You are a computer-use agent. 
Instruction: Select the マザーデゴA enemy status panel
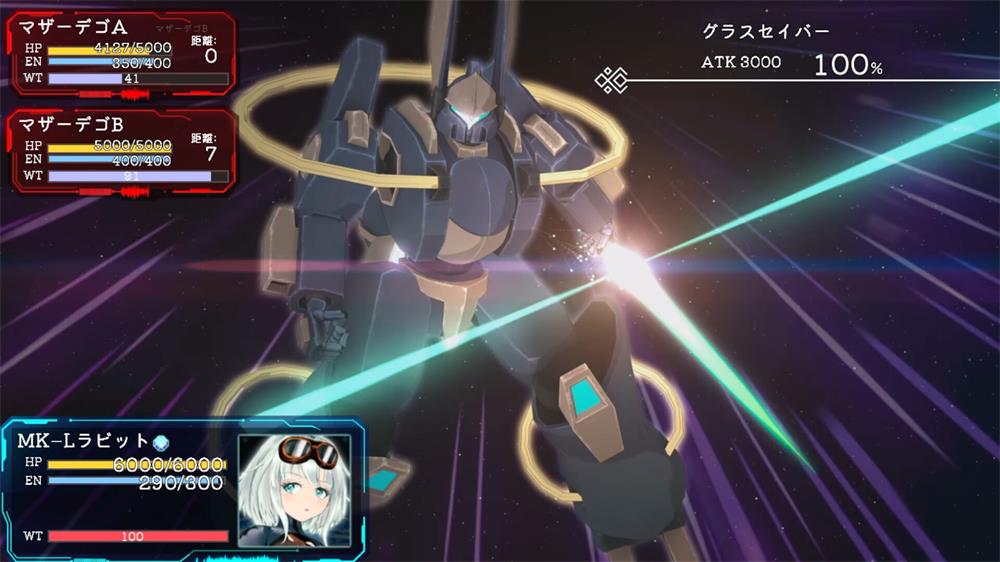click(122, 54)
